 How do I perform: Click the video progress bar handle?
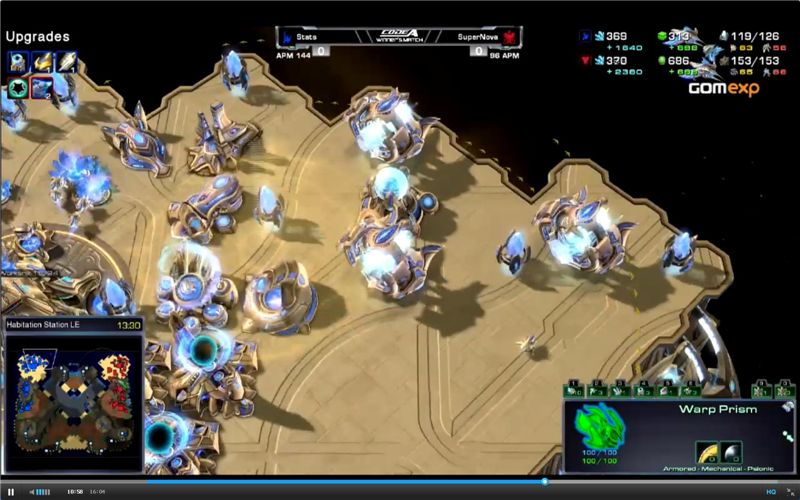pos(545,481)
